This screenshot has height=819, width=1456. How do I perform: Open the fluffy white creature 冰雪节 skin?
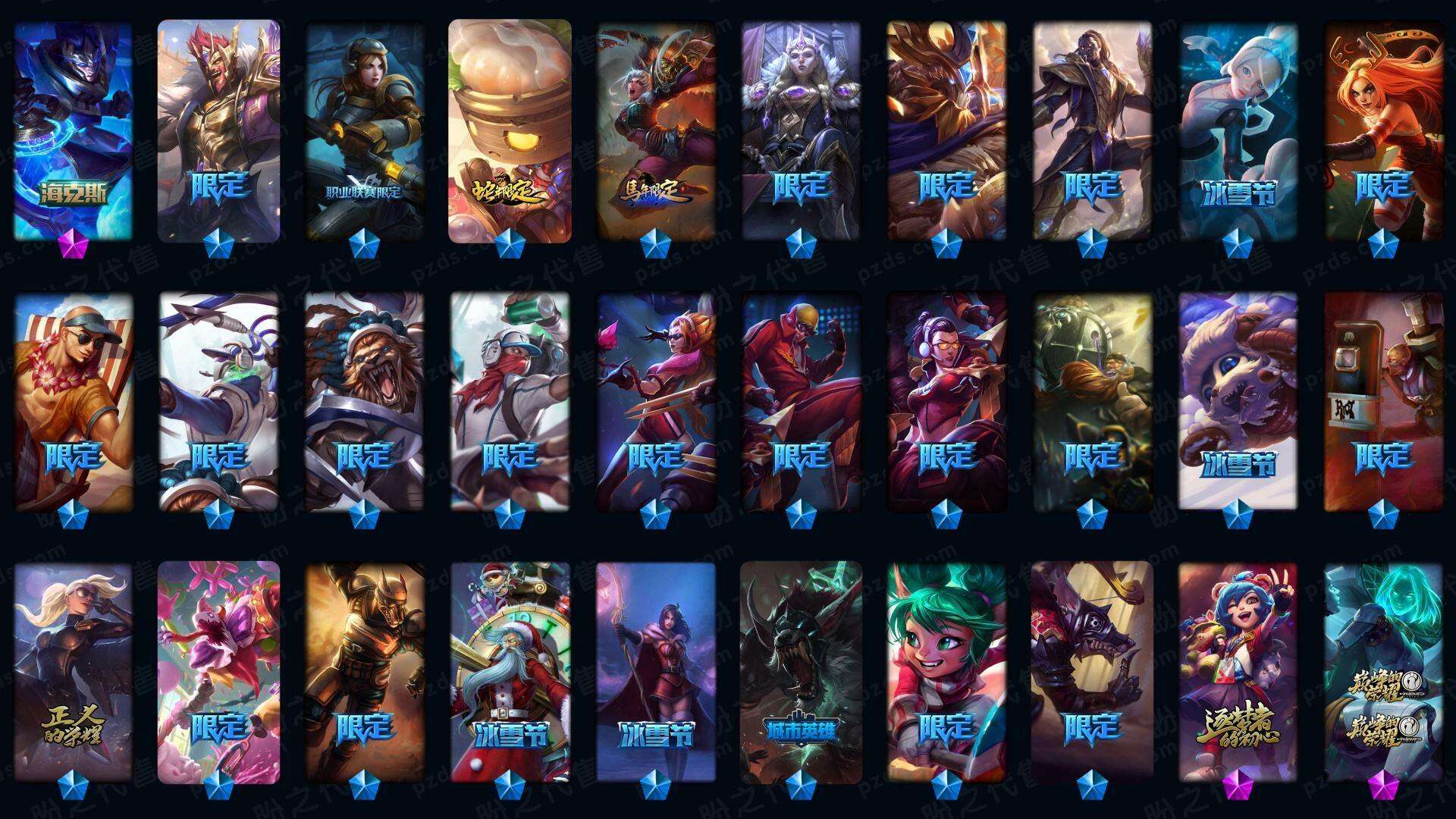[1238, 402]
